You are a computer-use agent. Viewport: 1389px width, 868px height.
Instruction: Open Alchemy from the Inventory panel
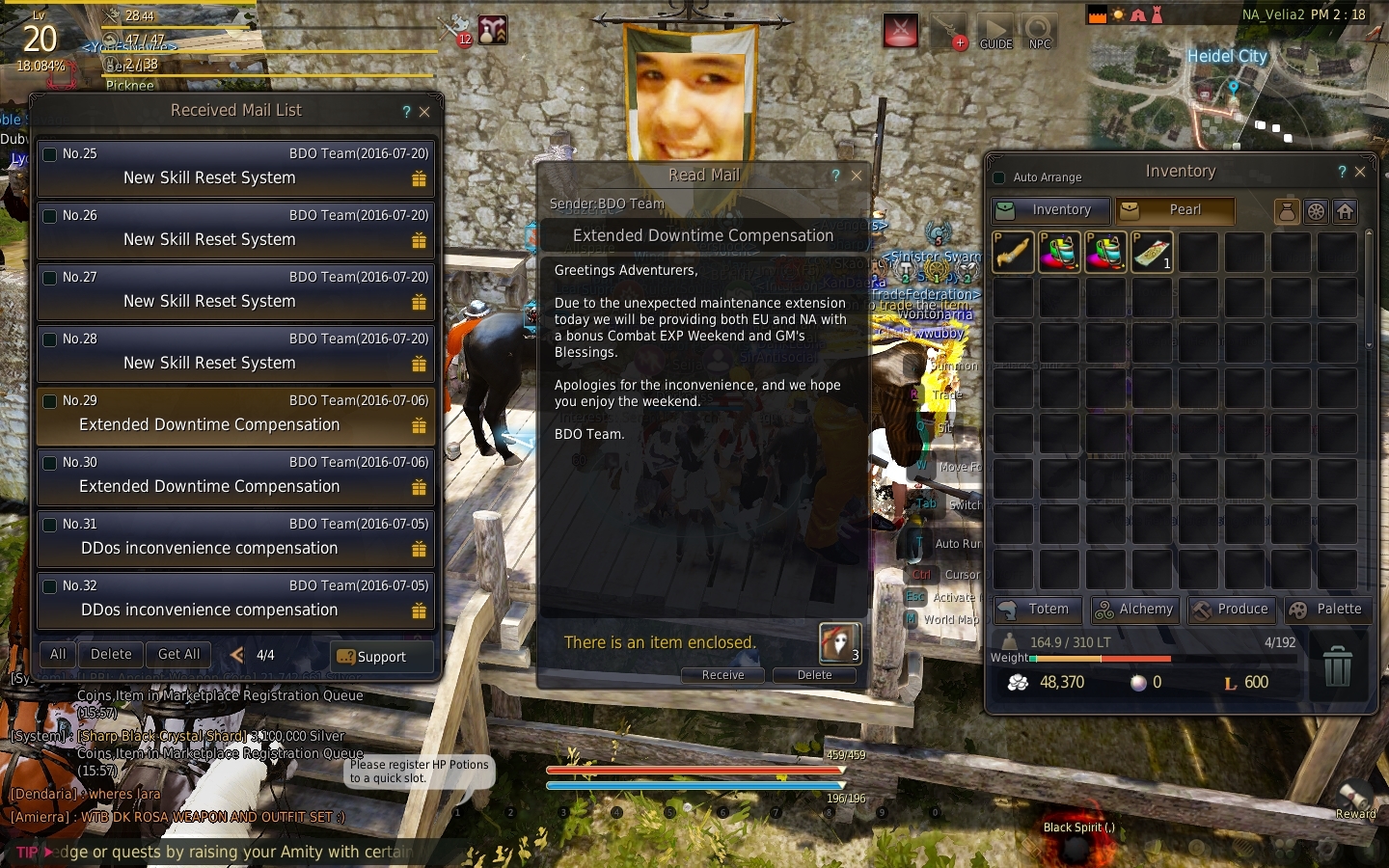tap(1135, 610)
